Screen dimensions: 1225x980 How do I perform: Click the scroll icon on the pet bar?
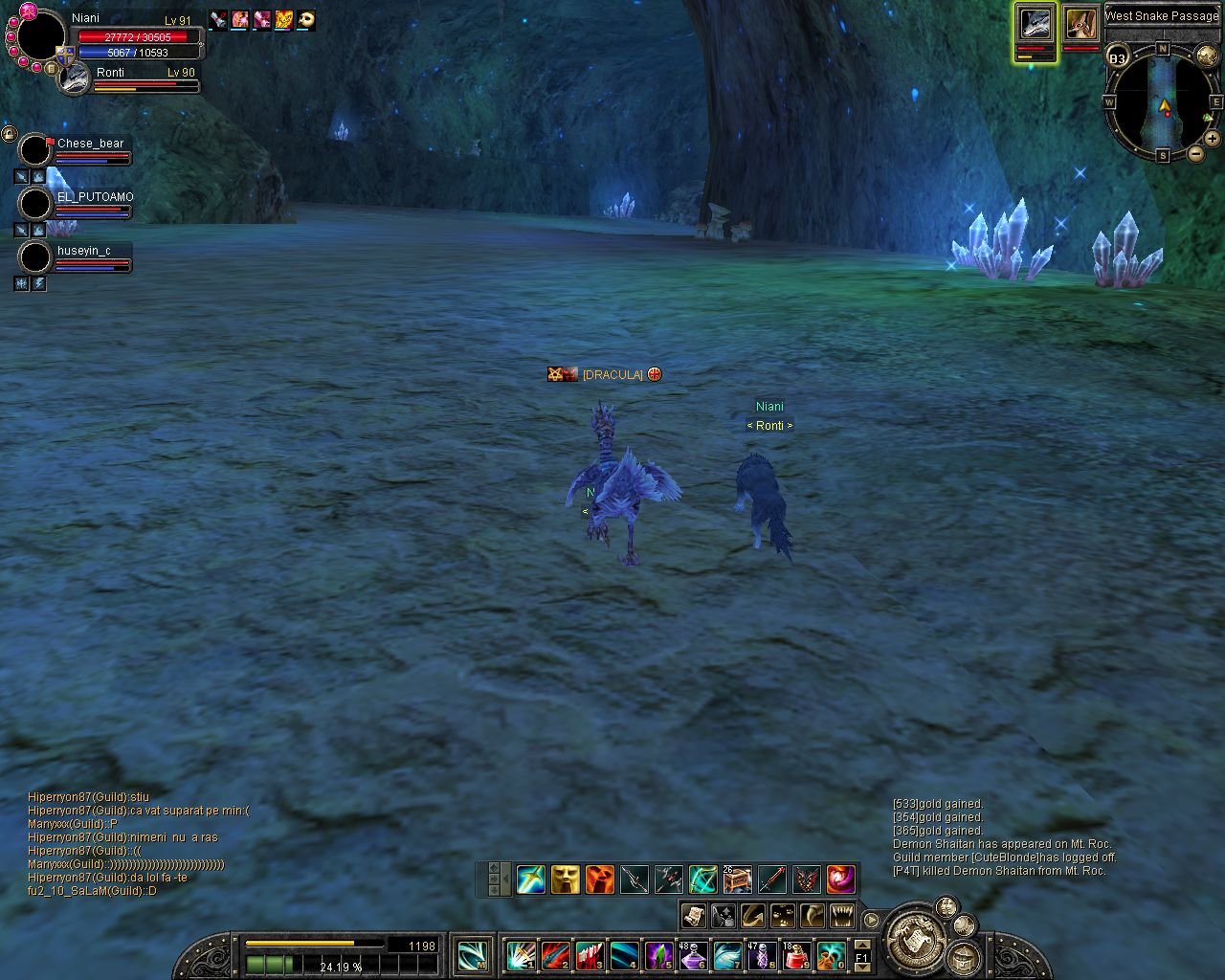[694, 917]
